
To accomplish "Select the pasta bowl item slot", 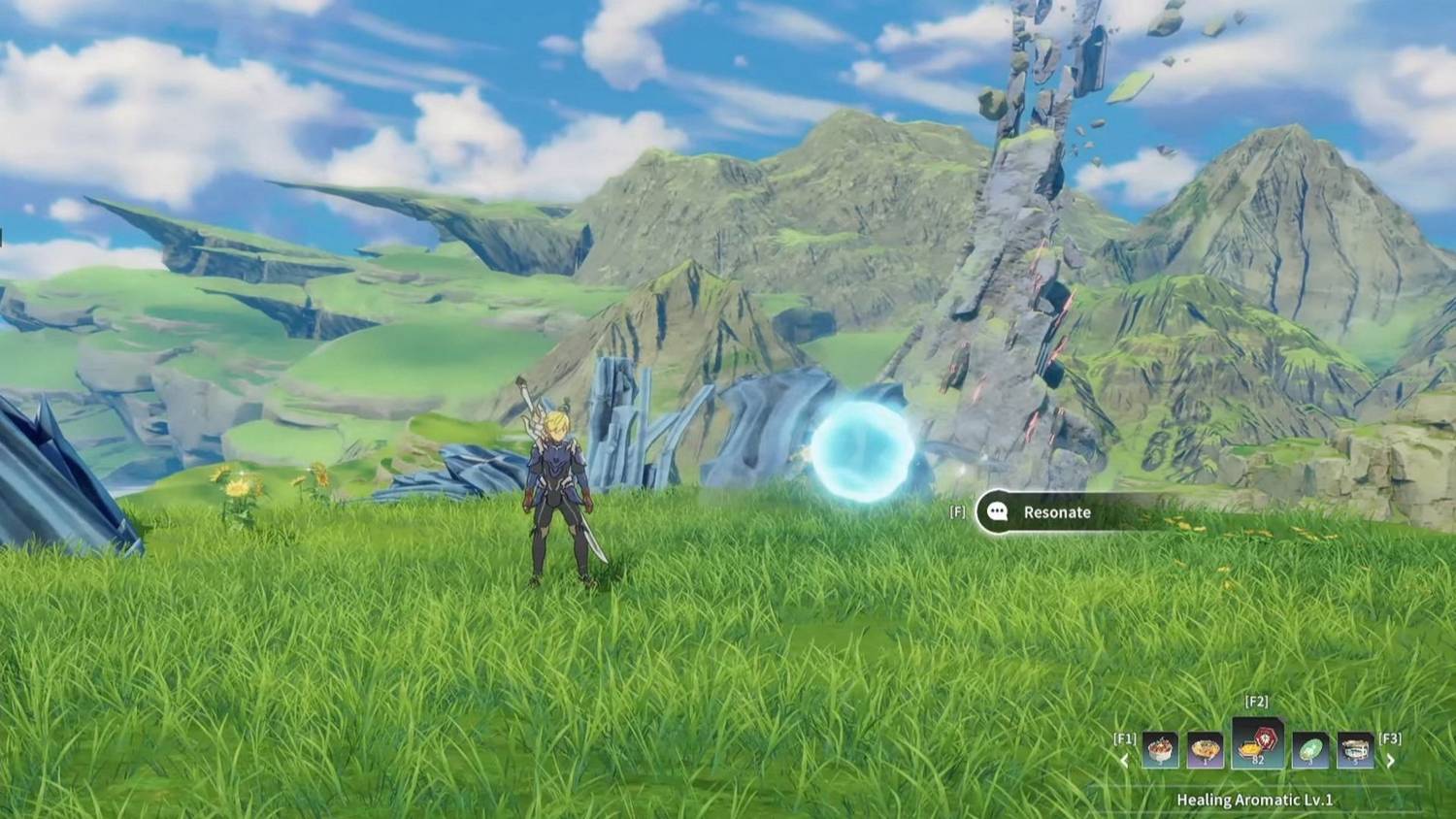I will pyautogui.click(x=1206, y=750).
